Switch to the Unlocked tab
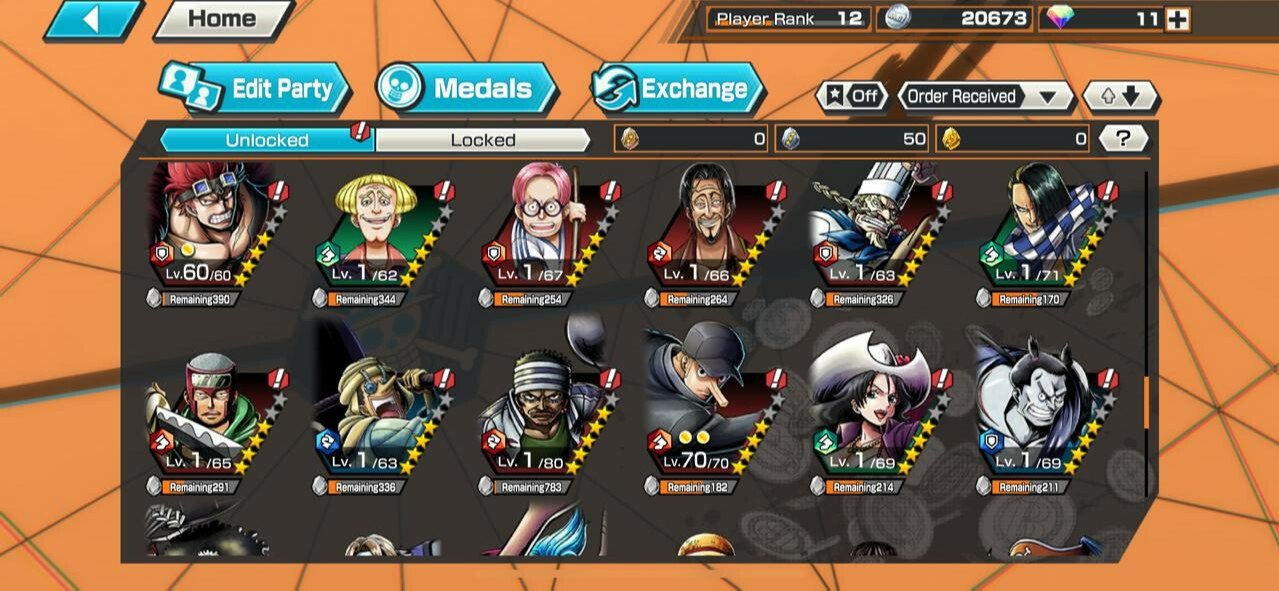Image resolution: width=1279 pixels, height=591 pixels. coord(266,140)
